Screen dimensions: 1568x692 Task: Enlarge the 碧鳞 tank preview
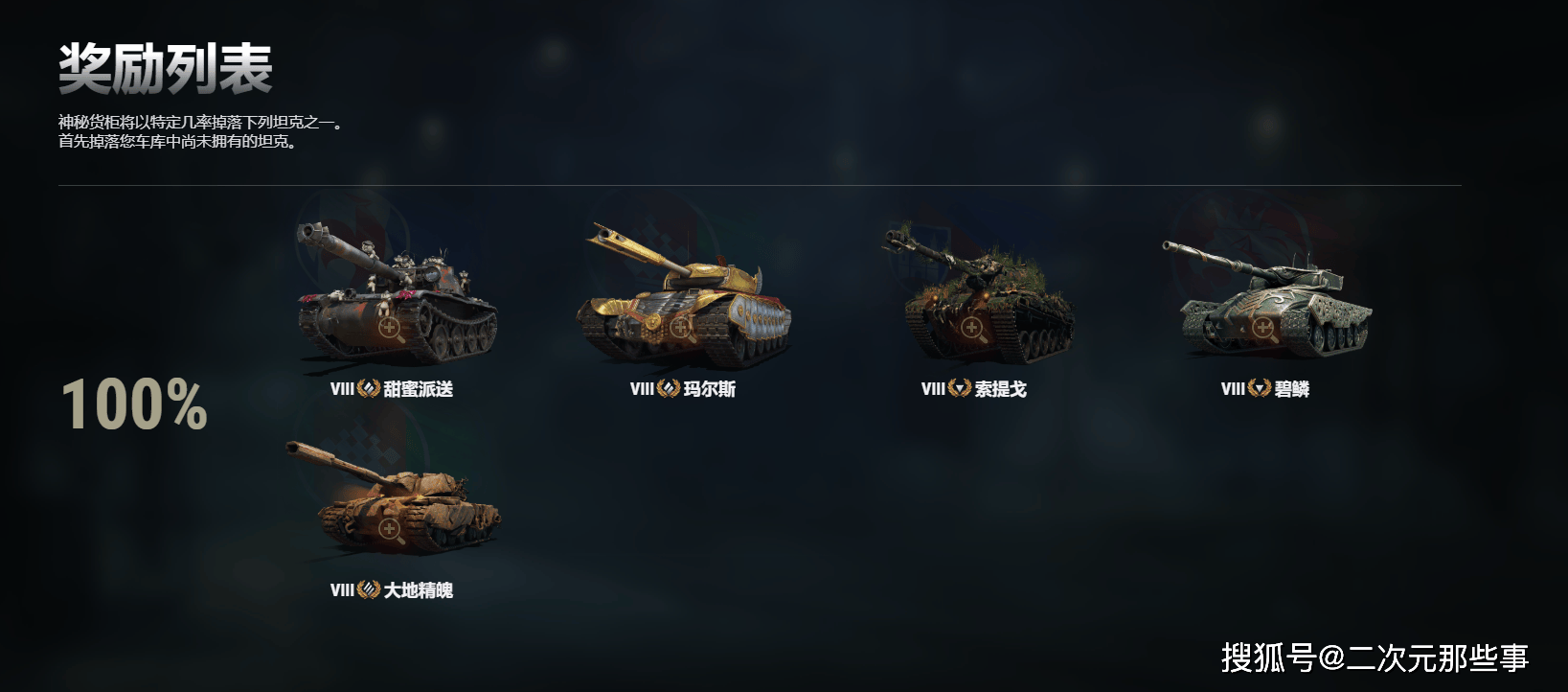tap(1262, 329)
